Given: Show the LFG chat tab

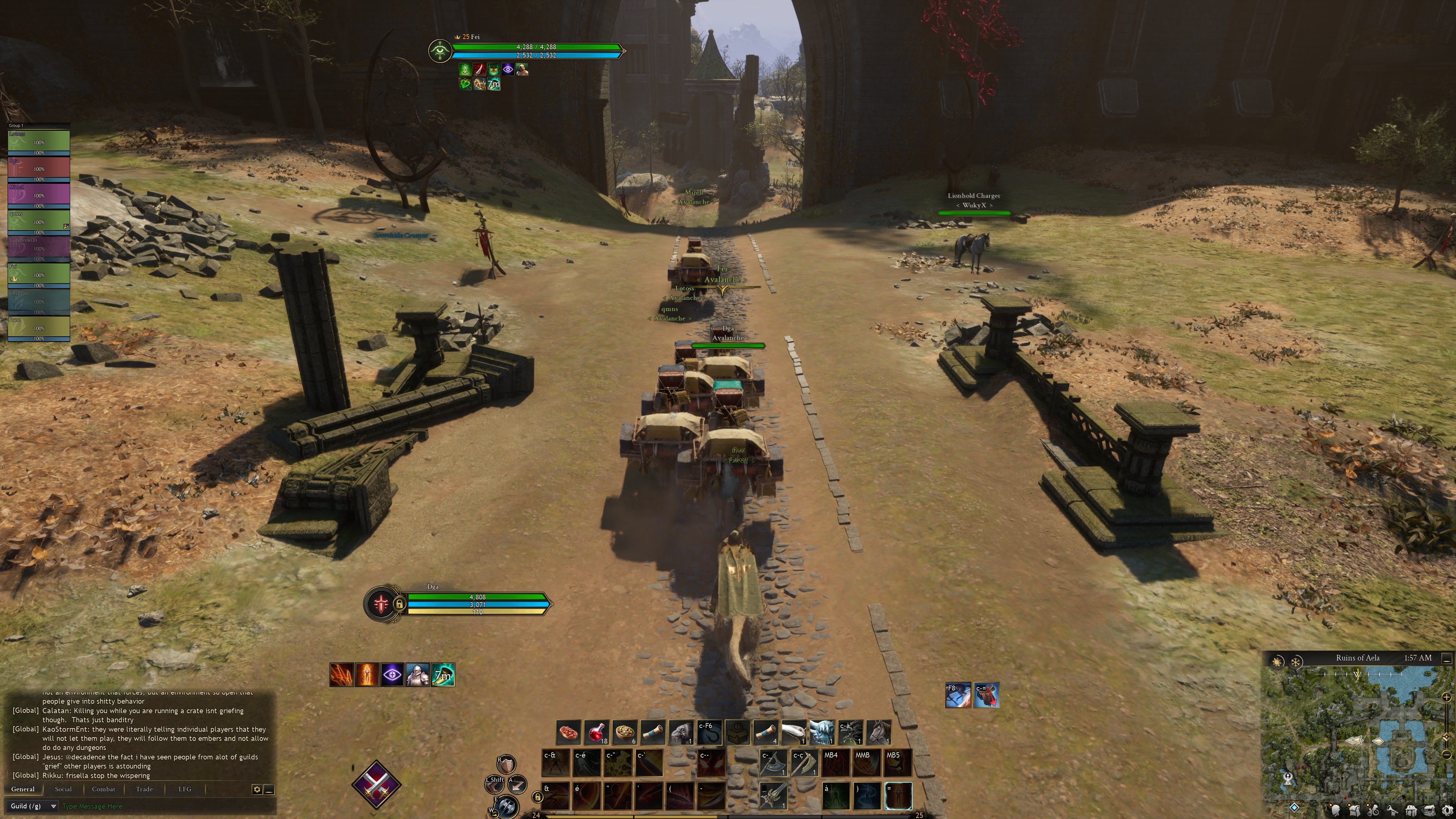Looking at the screenshot, I should tap(185, 789).
